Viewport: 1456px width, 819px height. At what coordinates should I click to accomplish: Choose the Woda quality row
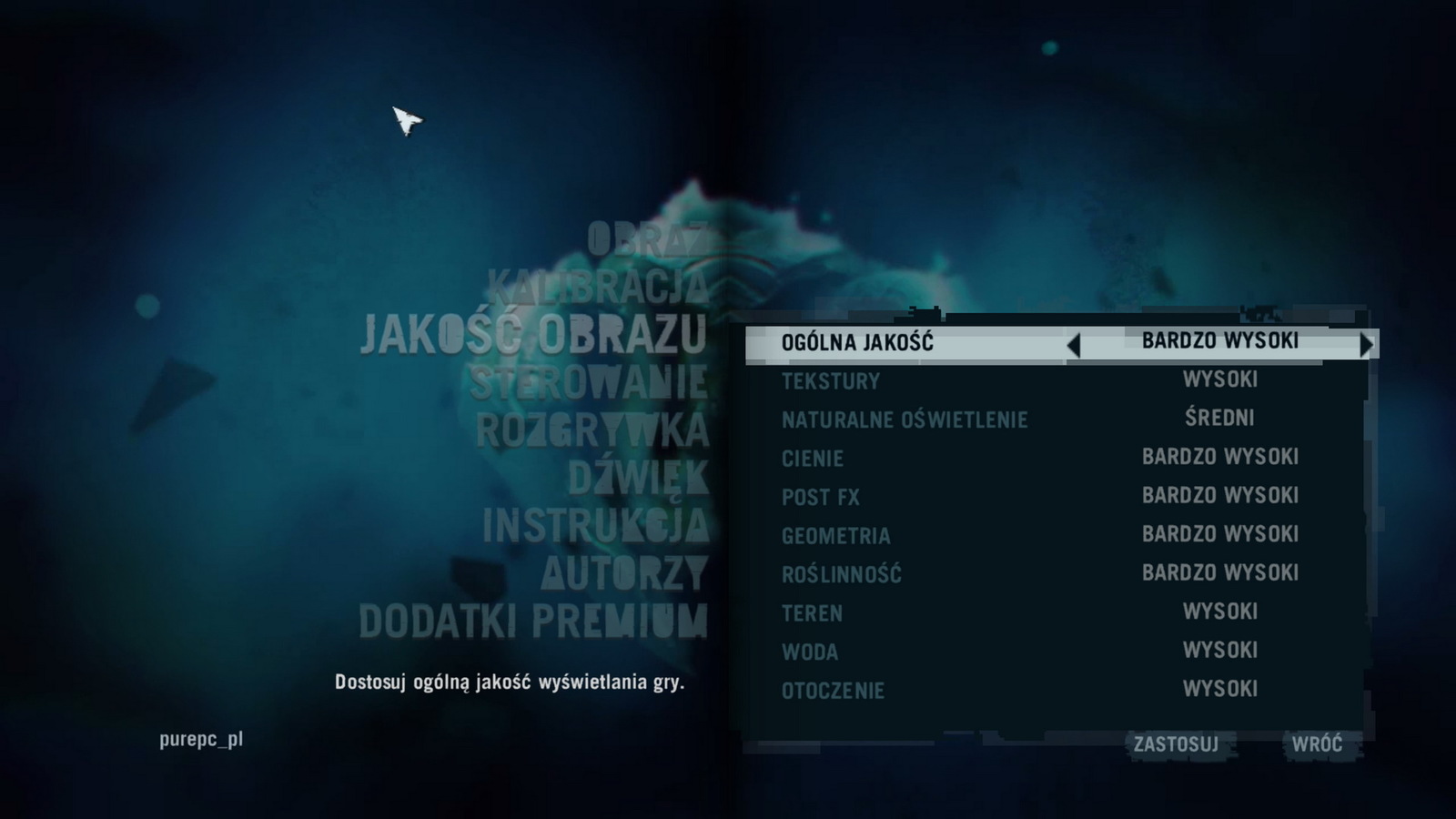pos(1056,652)
